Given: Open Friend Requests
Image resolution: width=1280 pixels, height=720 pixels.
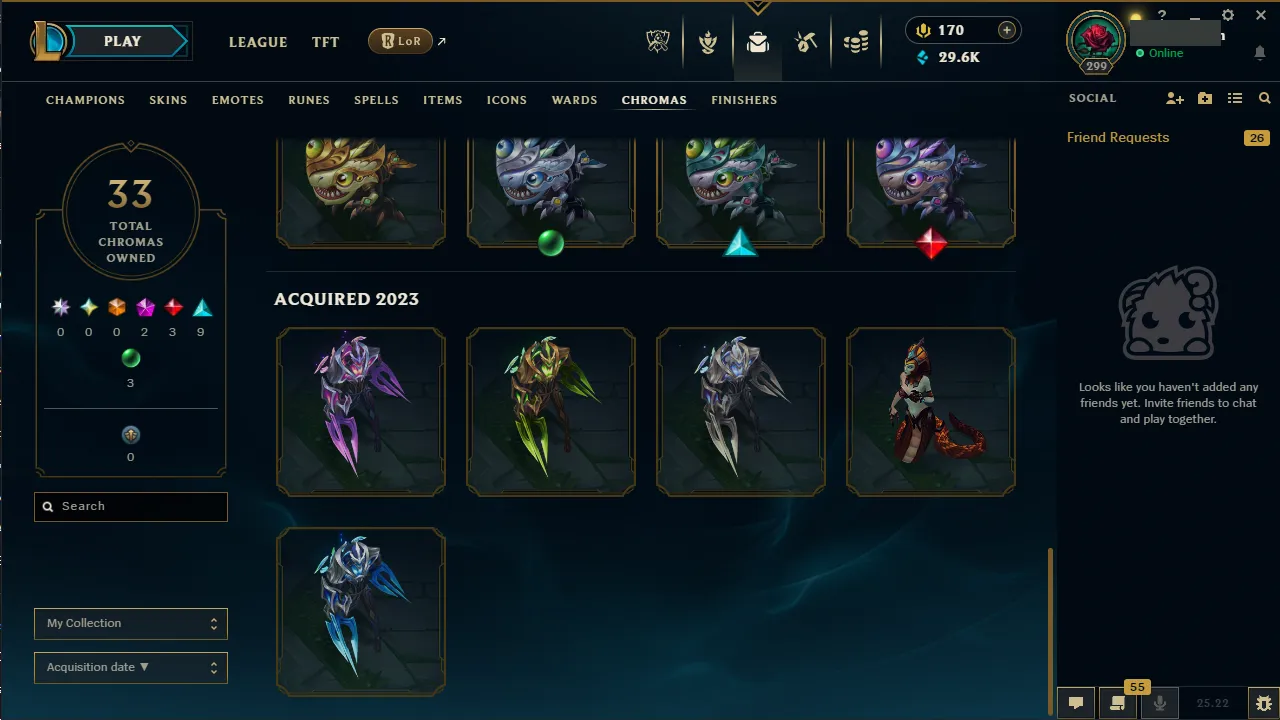Looking at the screenshot, I should (1117, 137).
